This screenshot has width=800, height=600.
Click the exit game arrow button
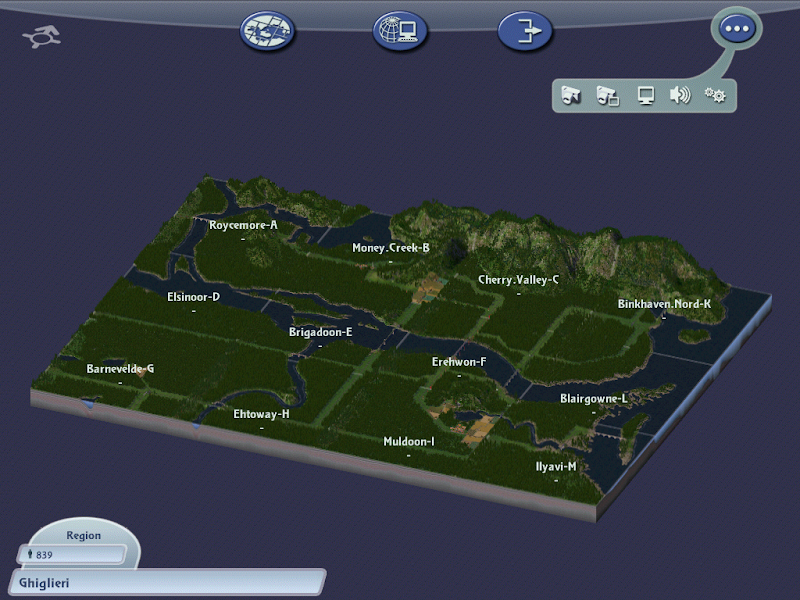click(x=525, y=31)
